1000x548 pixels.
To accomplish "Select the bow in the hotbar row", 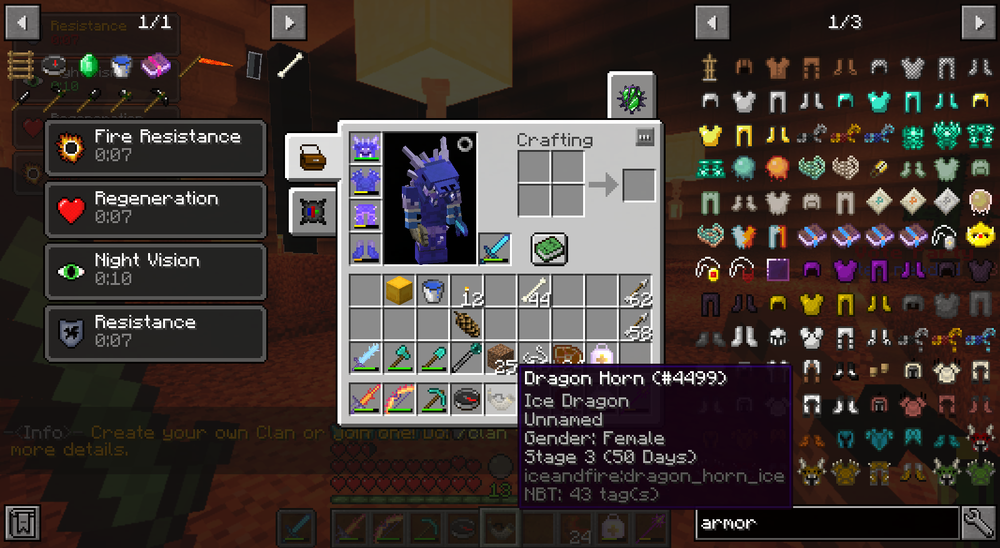I will point(400,400).
